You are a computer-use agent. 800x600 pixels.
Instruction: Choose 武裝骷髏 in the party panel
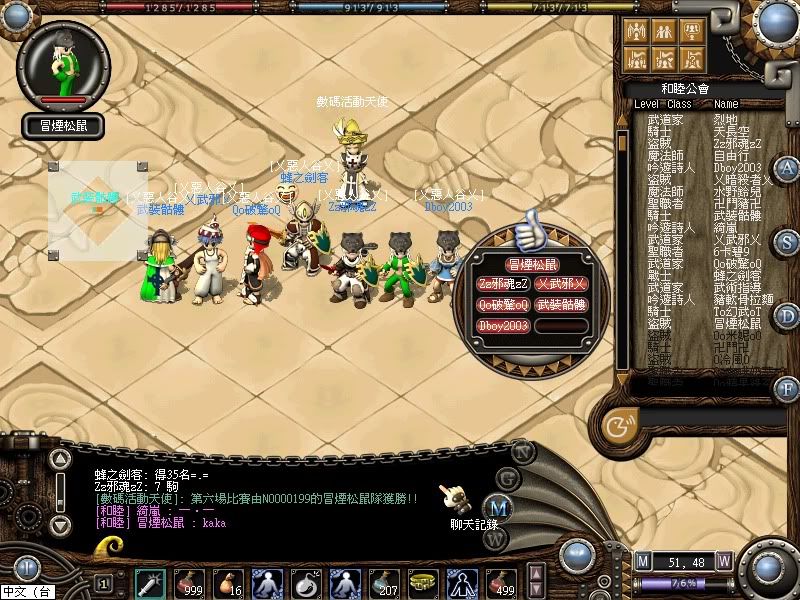pos(563,304)
